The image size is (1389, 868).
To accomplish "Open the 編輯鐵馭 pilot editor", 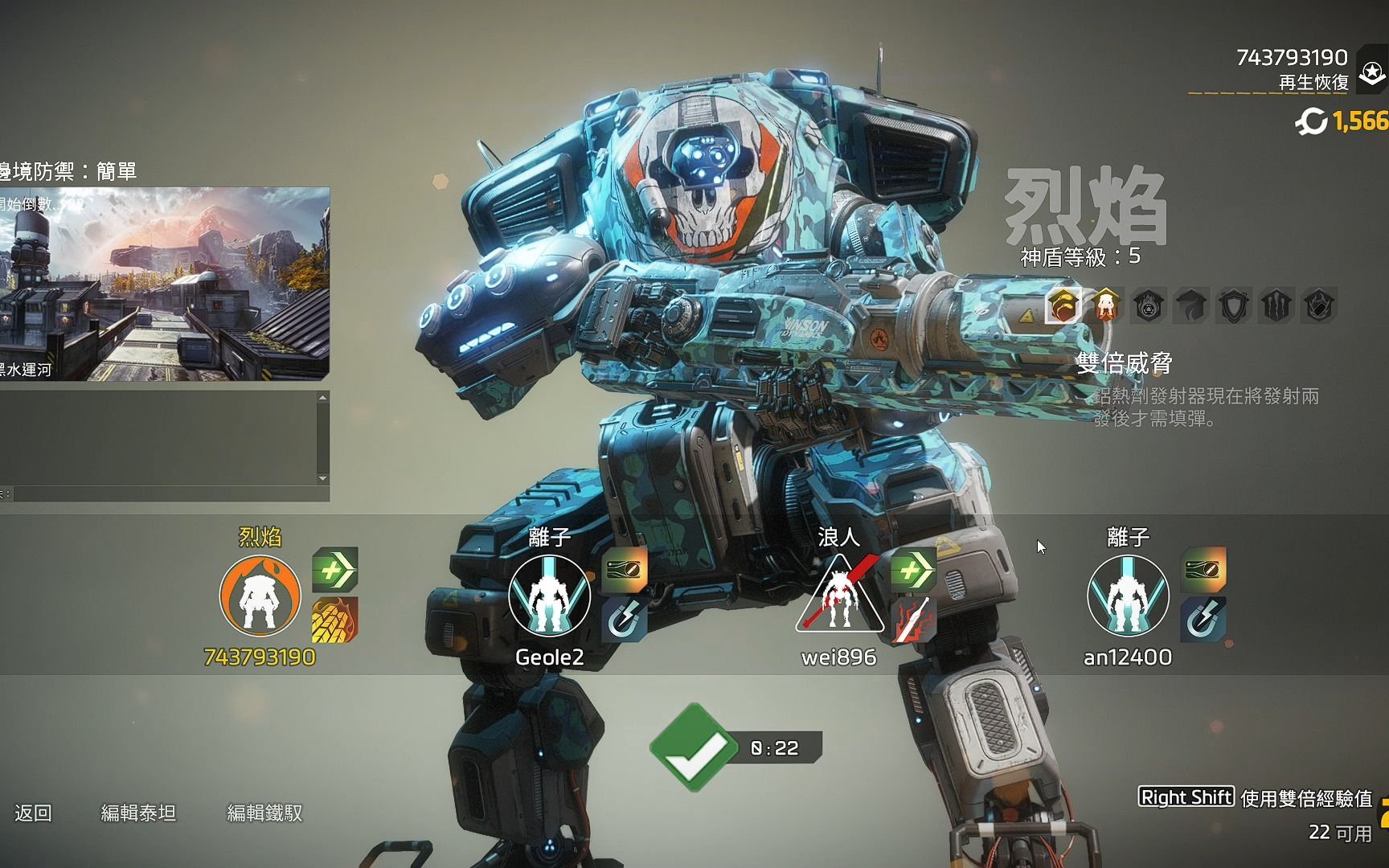I will pos(264,813).
